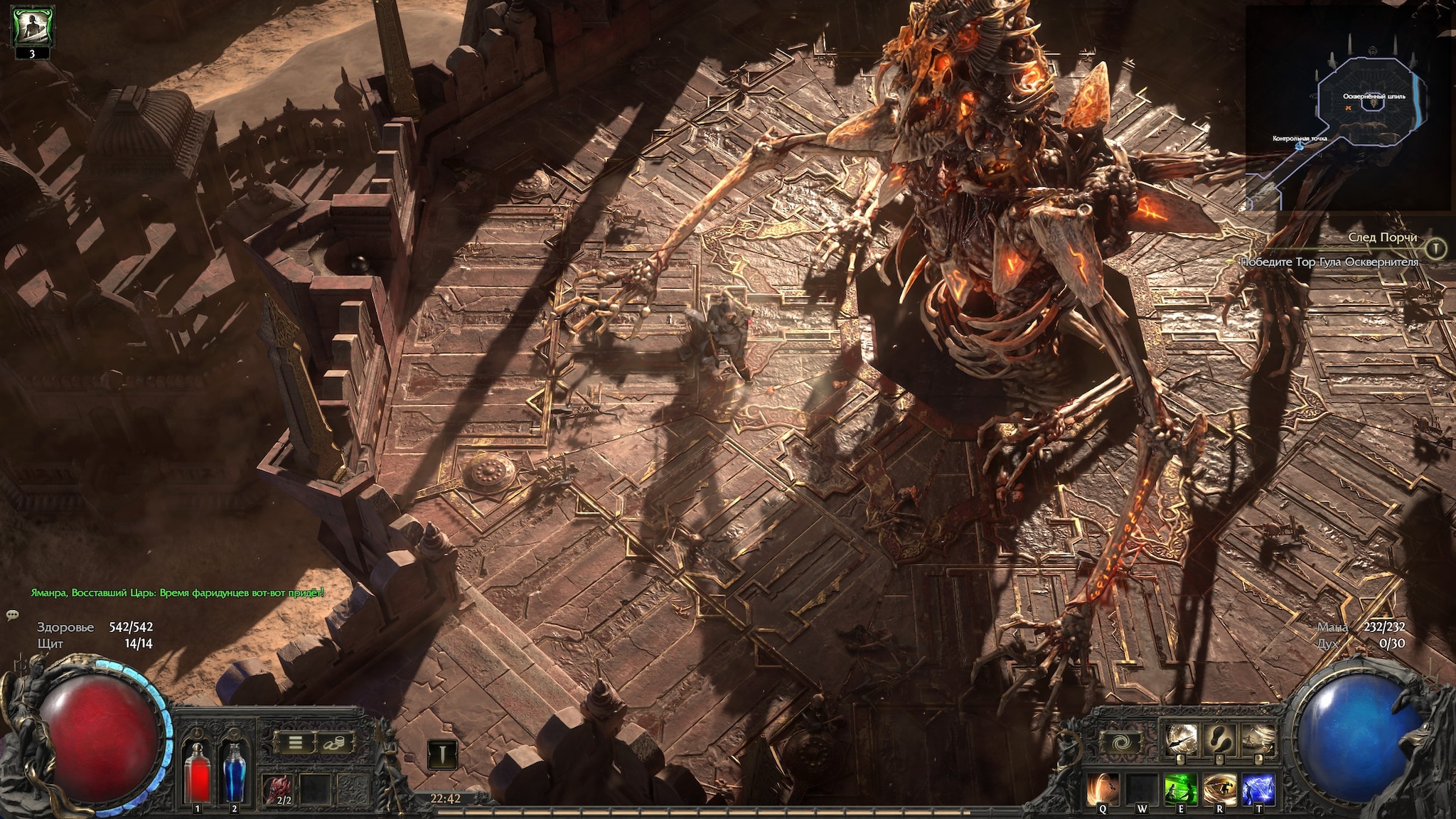Select the 'След Порчи' quest tracker title
The width and height of the screenshot is (1456, 819).
click(1382, 237)
